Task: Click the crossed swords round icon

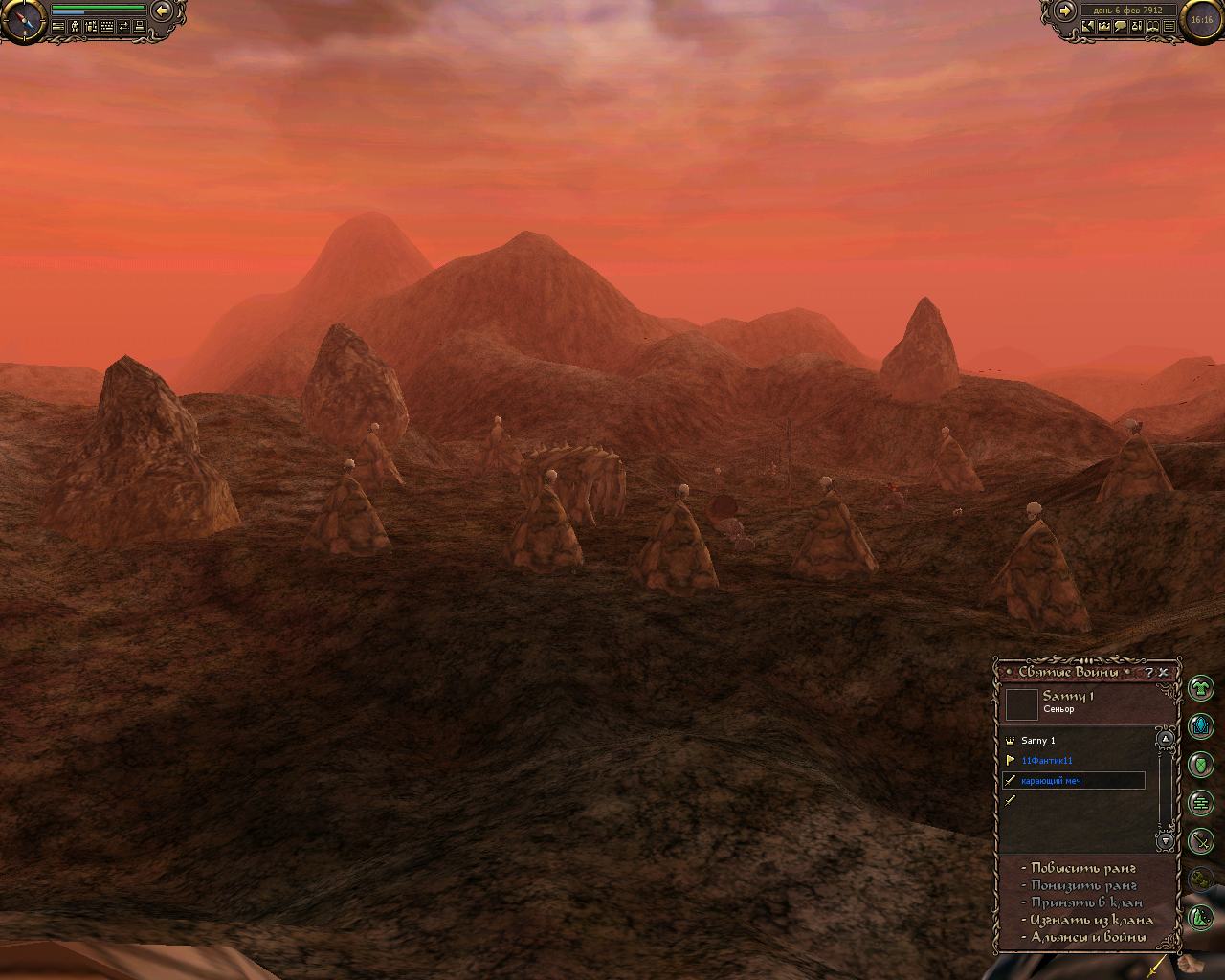Action: [x=1200, y=841]
